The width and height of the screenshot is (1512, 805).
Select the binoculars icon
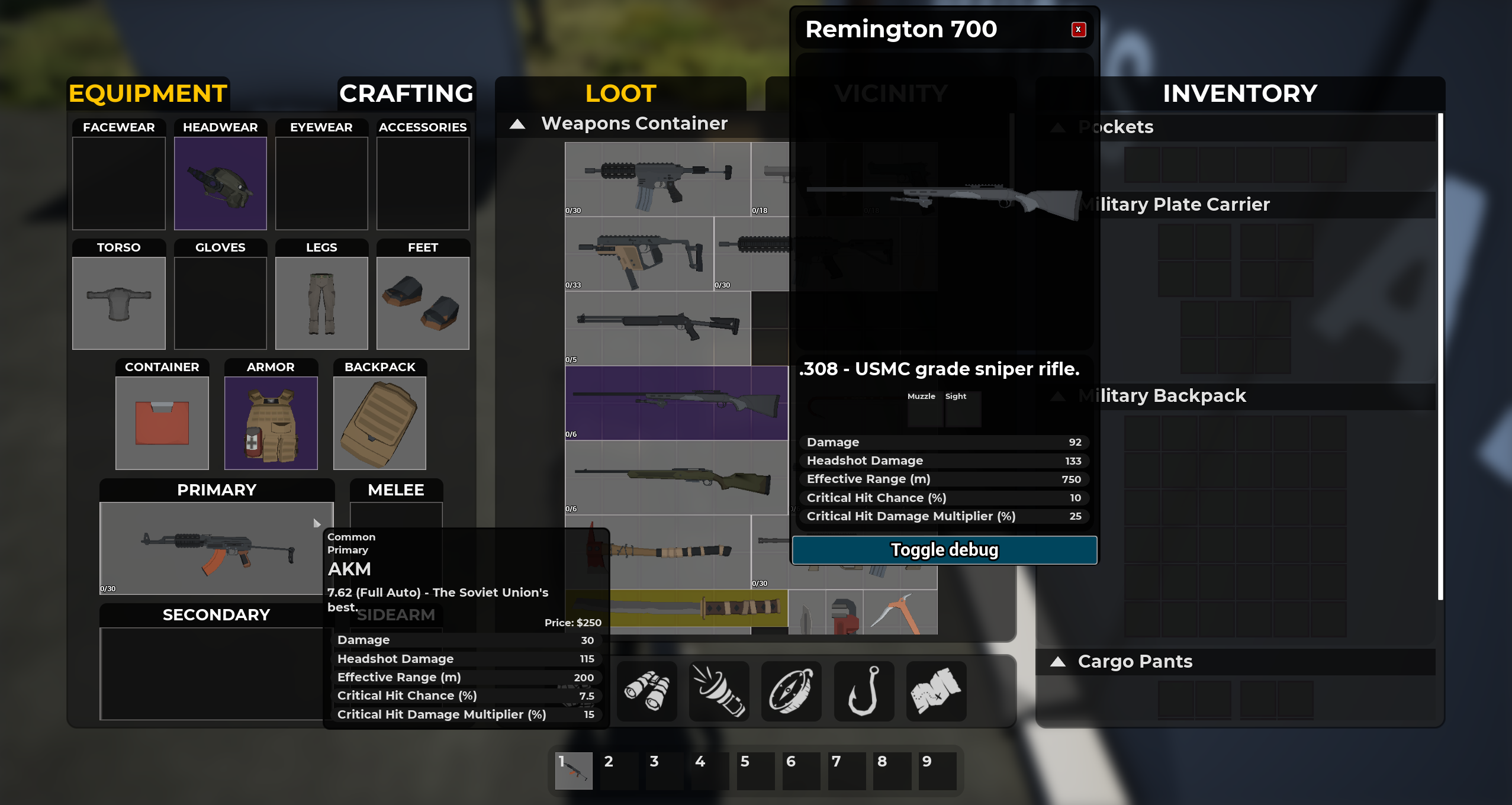click(646, 691)
